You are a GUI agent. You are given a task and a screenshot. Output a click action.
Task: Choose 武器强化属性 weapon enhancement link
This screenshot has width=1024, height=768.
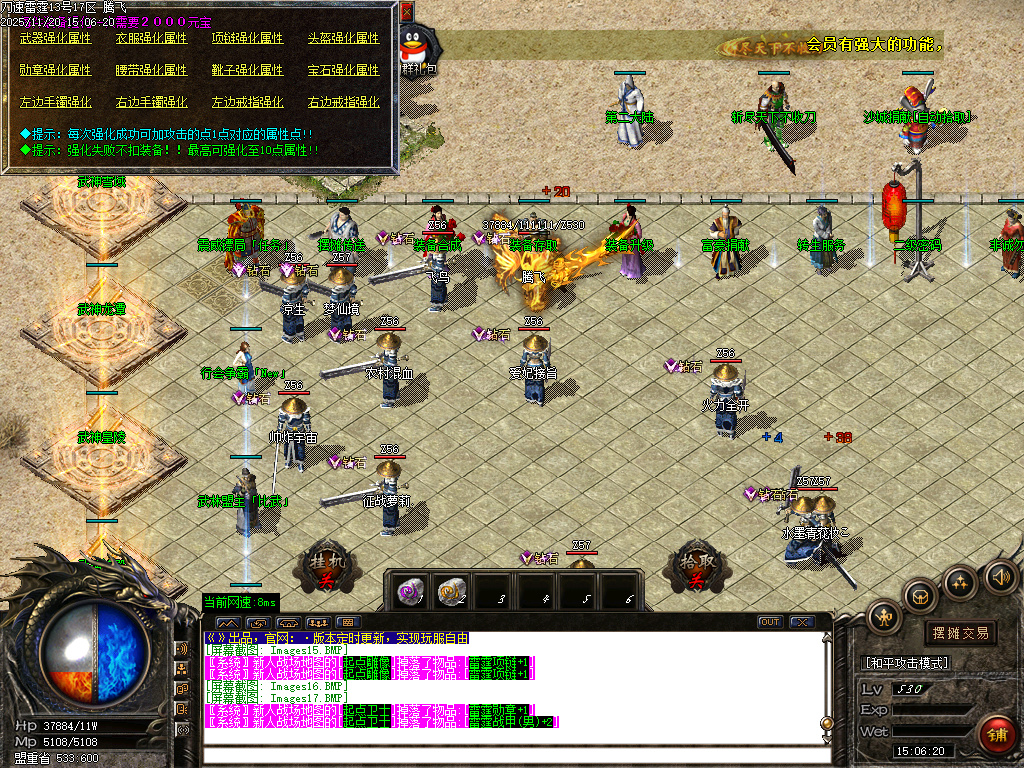(55, 38)
